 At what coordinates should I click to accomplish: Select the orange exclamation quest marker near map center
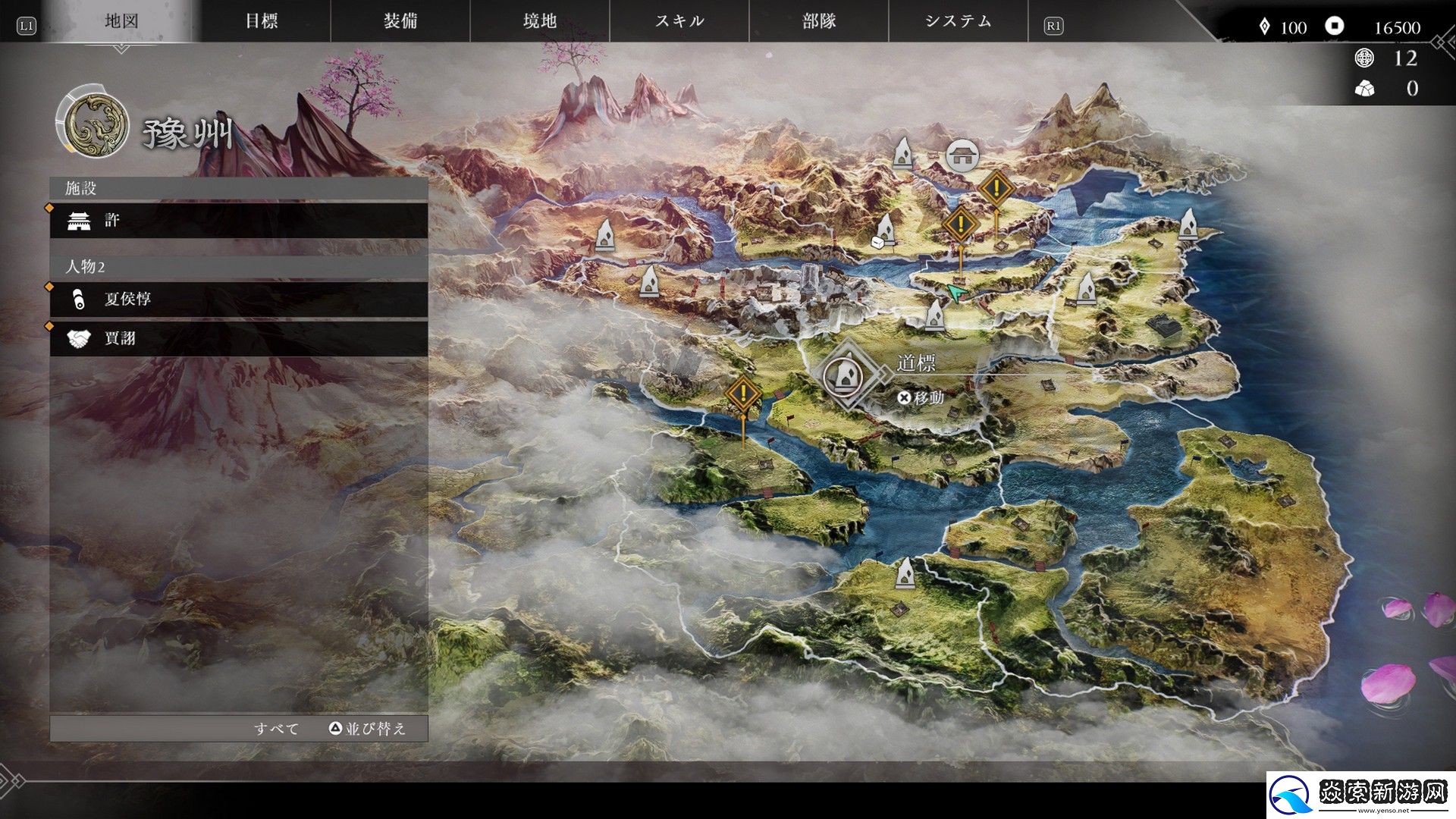pyautogui.click(x=743, y=394)
